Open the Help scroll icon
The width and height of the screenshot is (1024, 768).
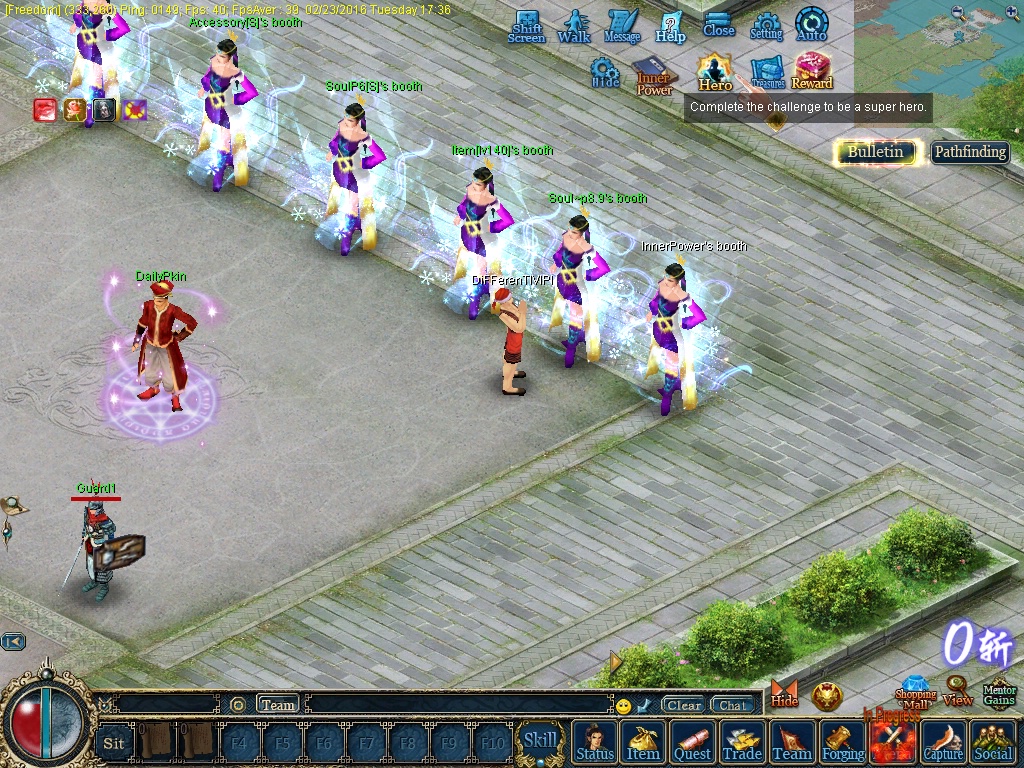coord(670,26)
